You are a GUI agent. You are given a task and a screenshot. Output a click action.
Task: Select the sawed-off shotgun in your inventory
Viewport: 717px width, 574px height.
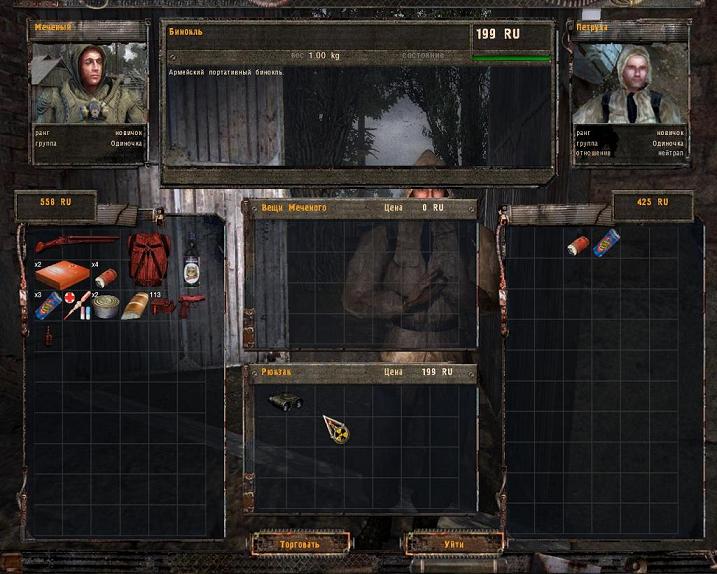coord(76,244)
